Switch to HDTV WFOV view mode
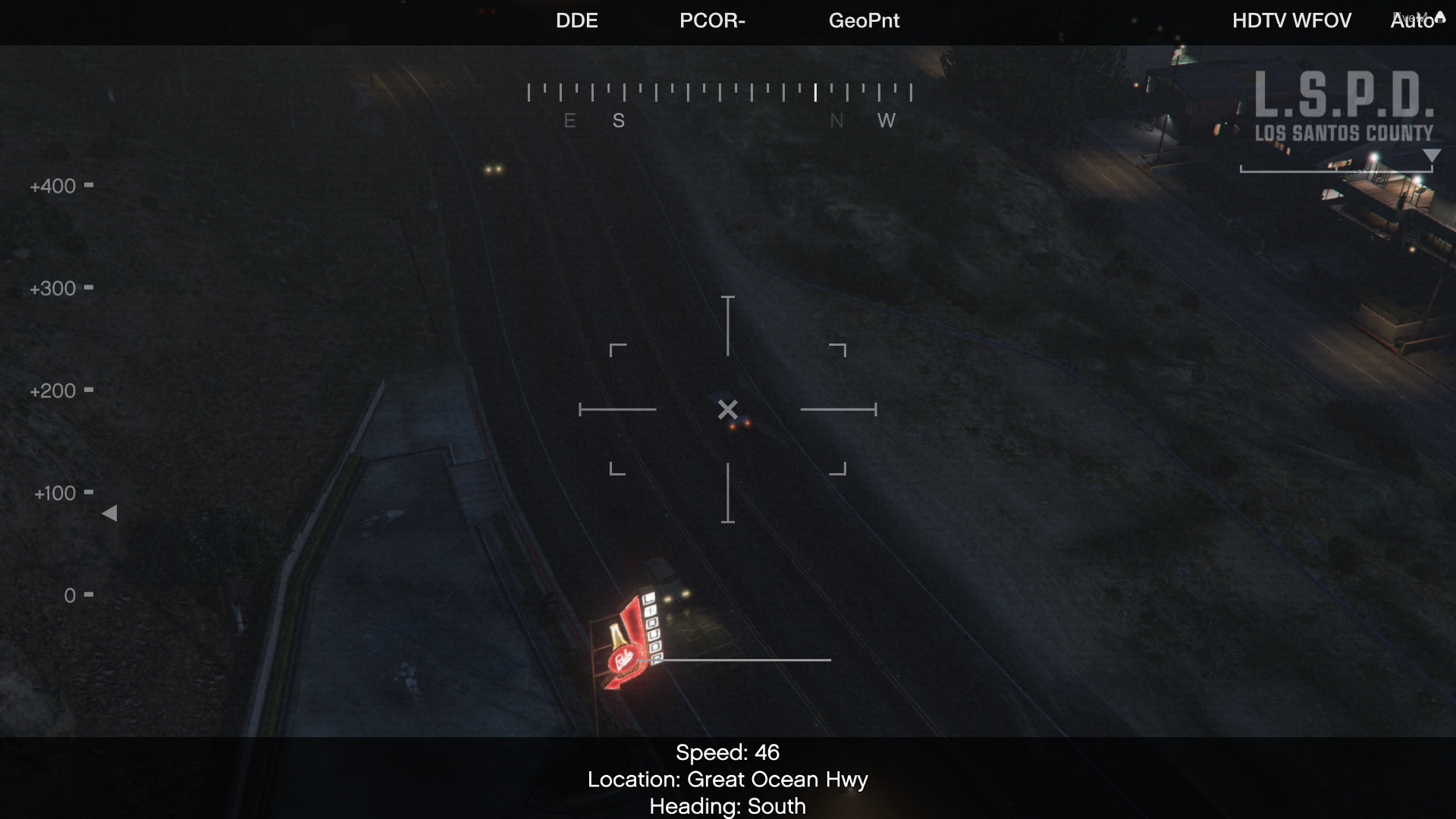The image size is (1456, 819). (1291, 21)
